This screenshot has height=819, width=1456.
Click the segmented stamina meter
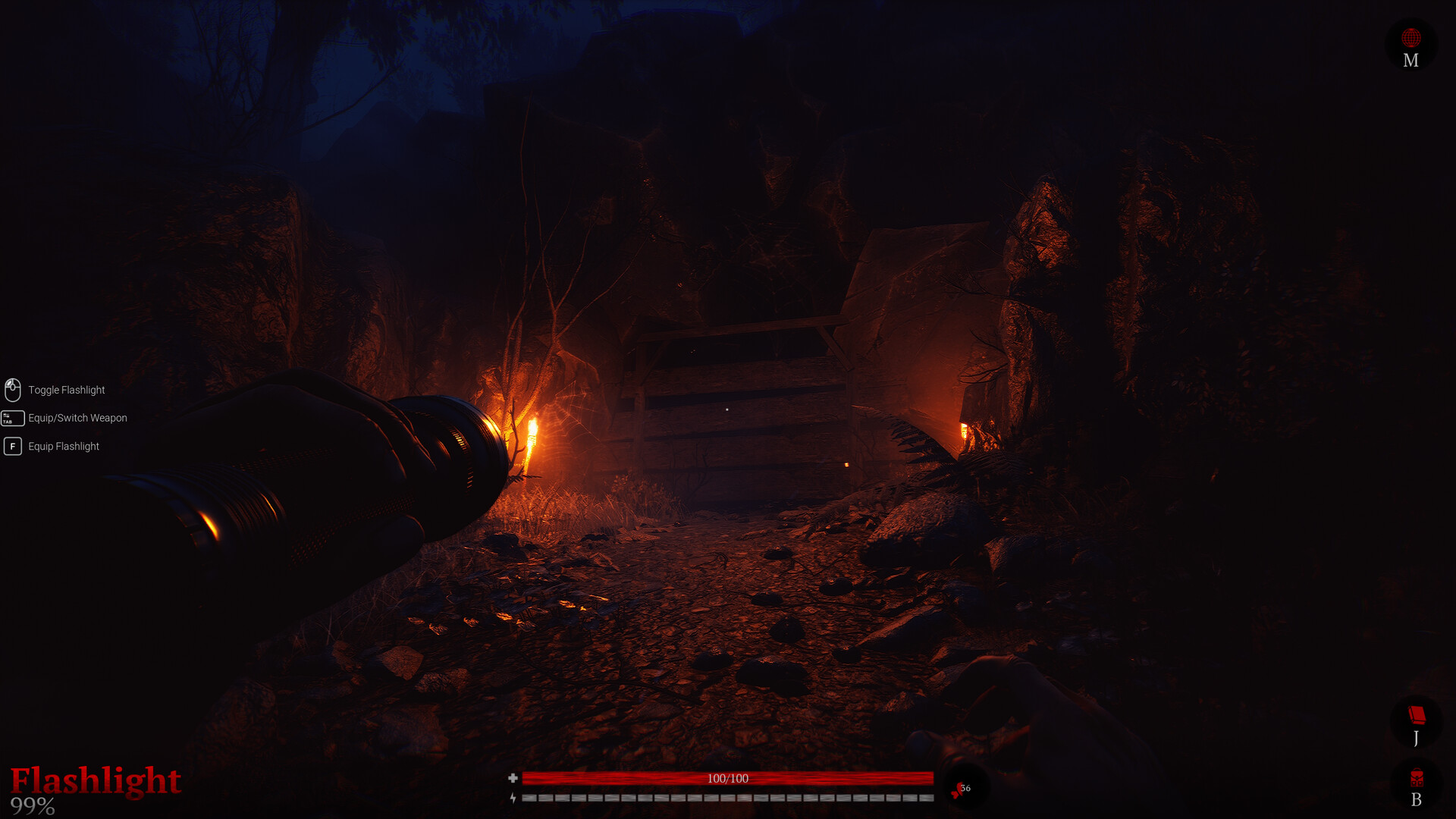(x=728, y=799)
